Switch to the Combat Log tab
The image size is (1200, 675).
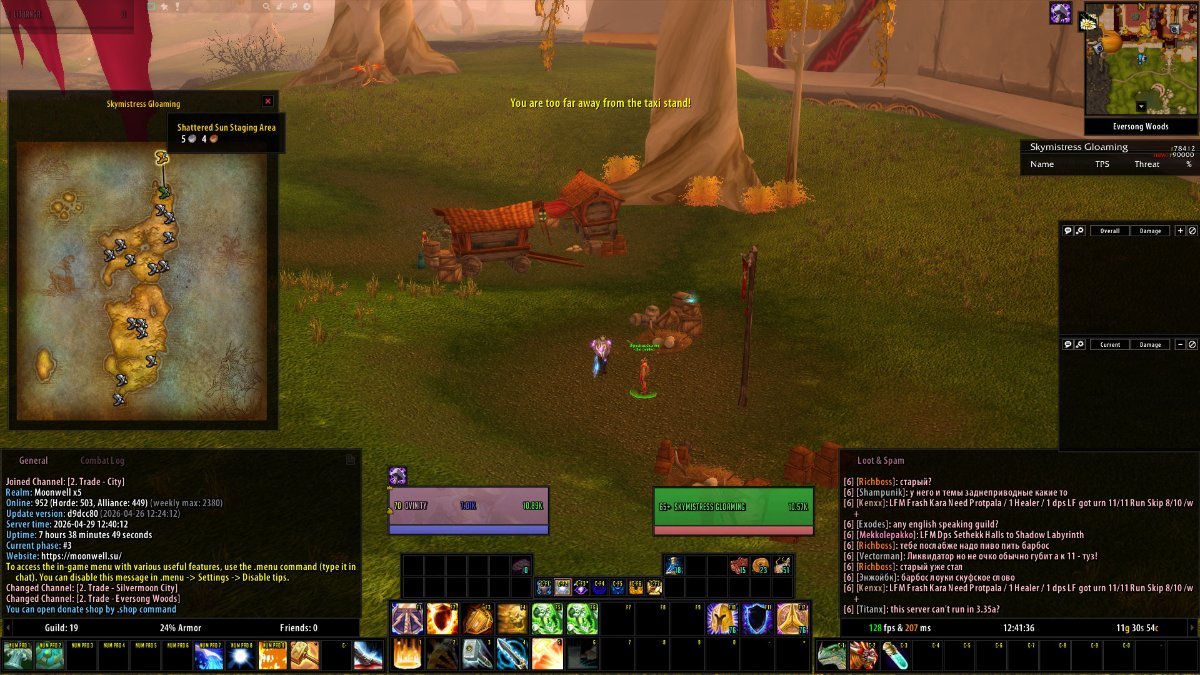click(102, 461)
